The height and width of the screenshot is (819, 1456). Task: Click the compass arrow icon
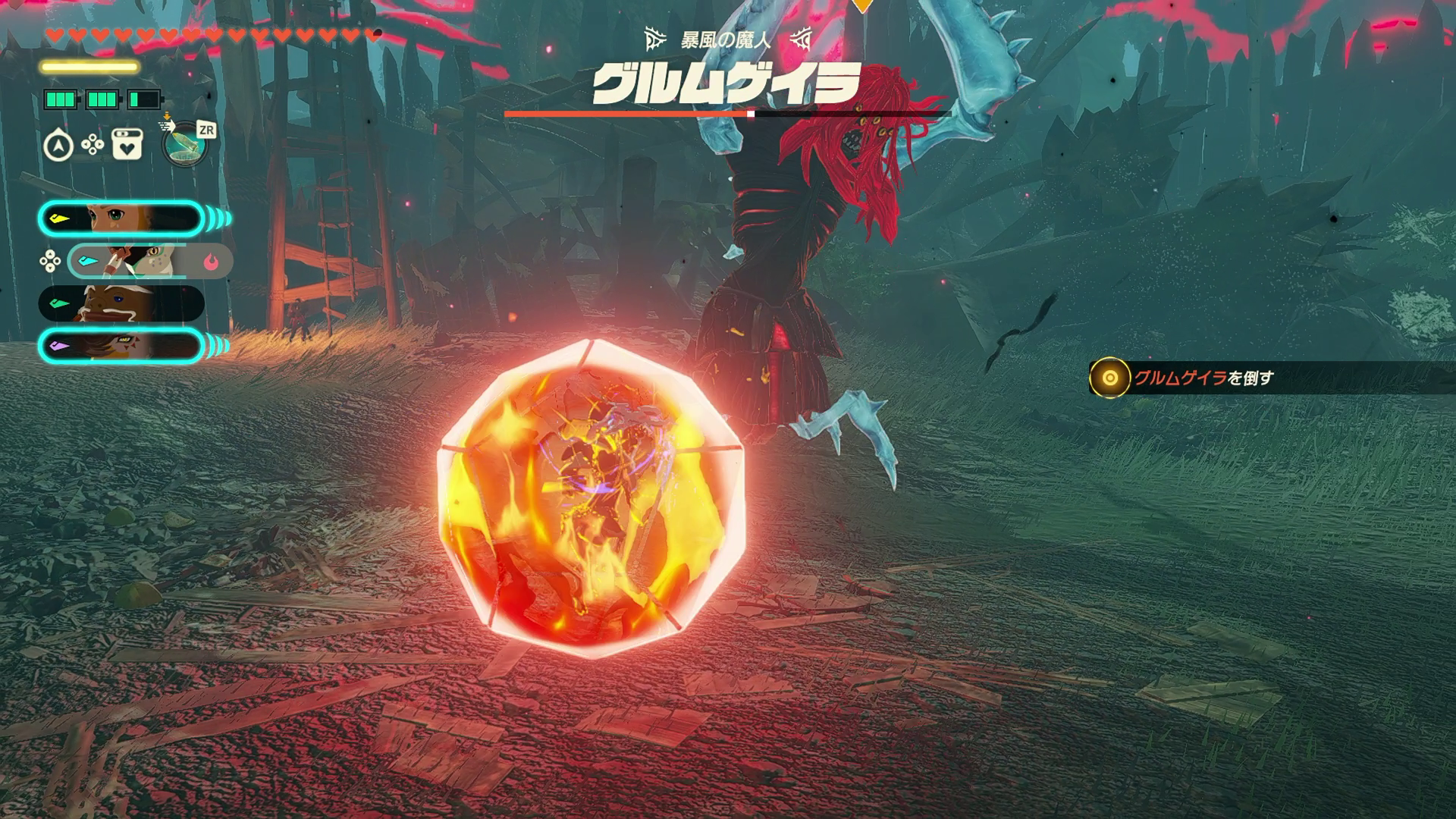[x=58, y=146]
